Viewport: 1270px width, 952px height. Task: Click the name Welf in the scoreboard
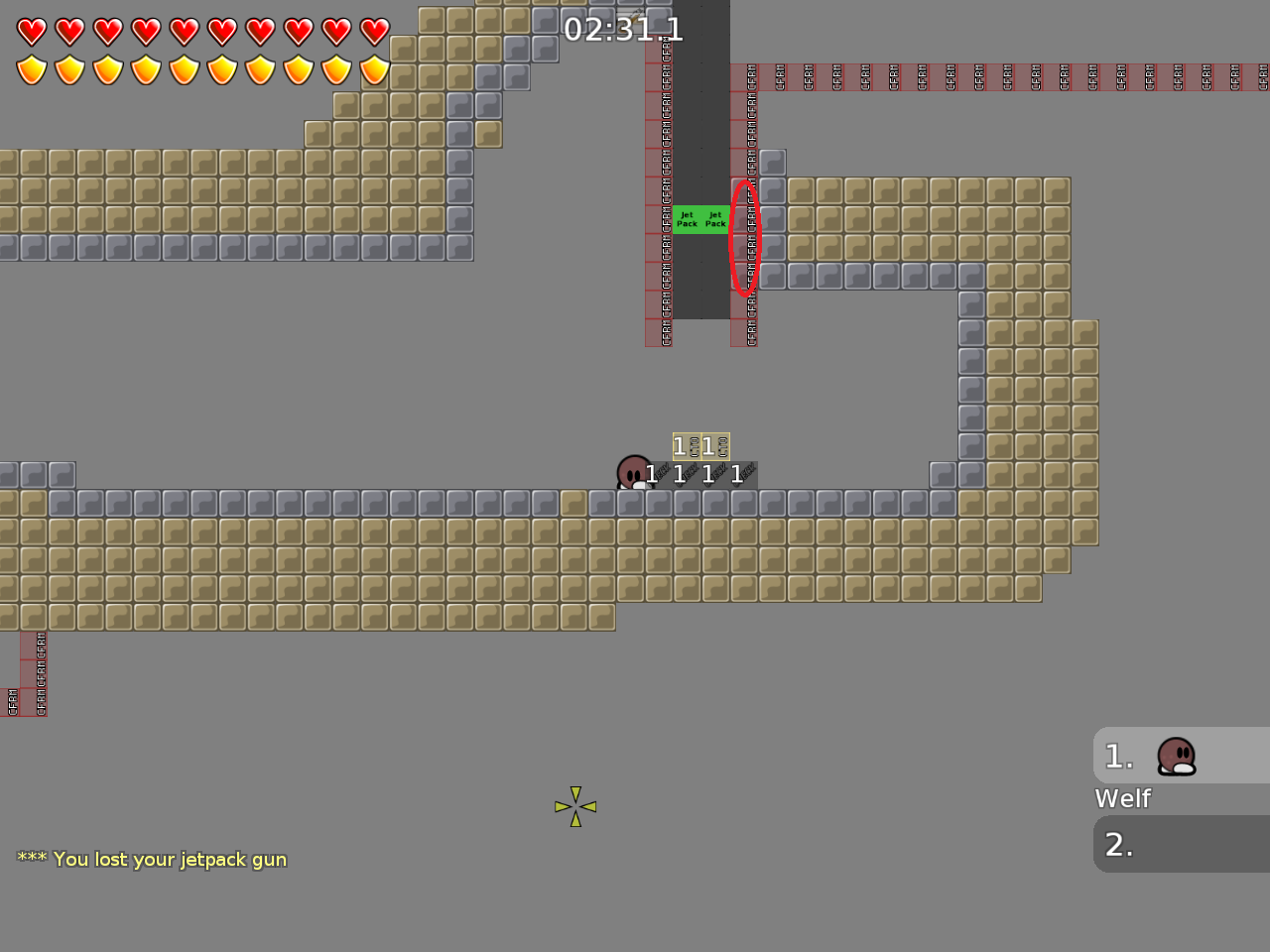click(x=1122, y=798)
